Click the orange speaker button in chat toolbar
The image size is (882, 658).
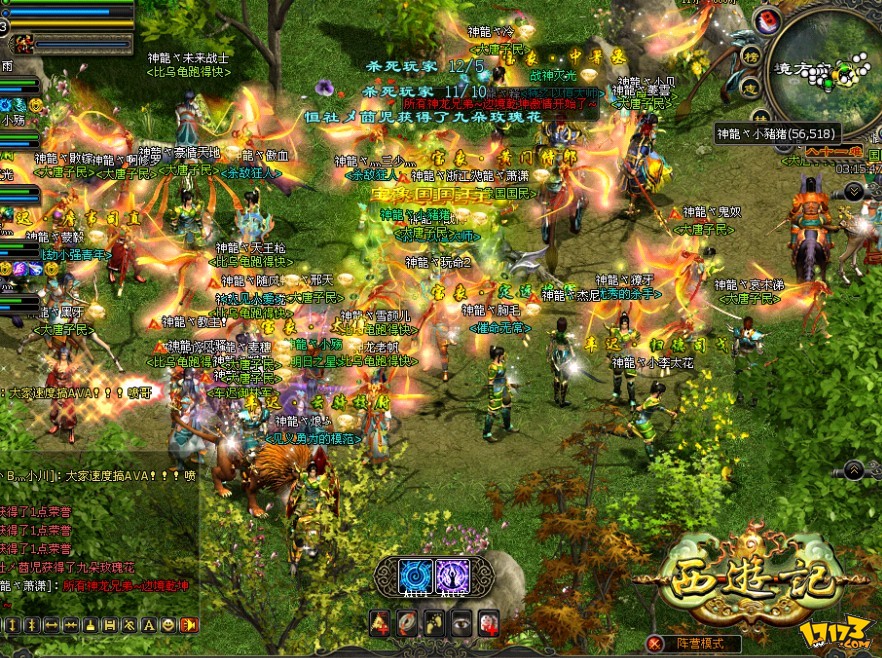(187, 625)
